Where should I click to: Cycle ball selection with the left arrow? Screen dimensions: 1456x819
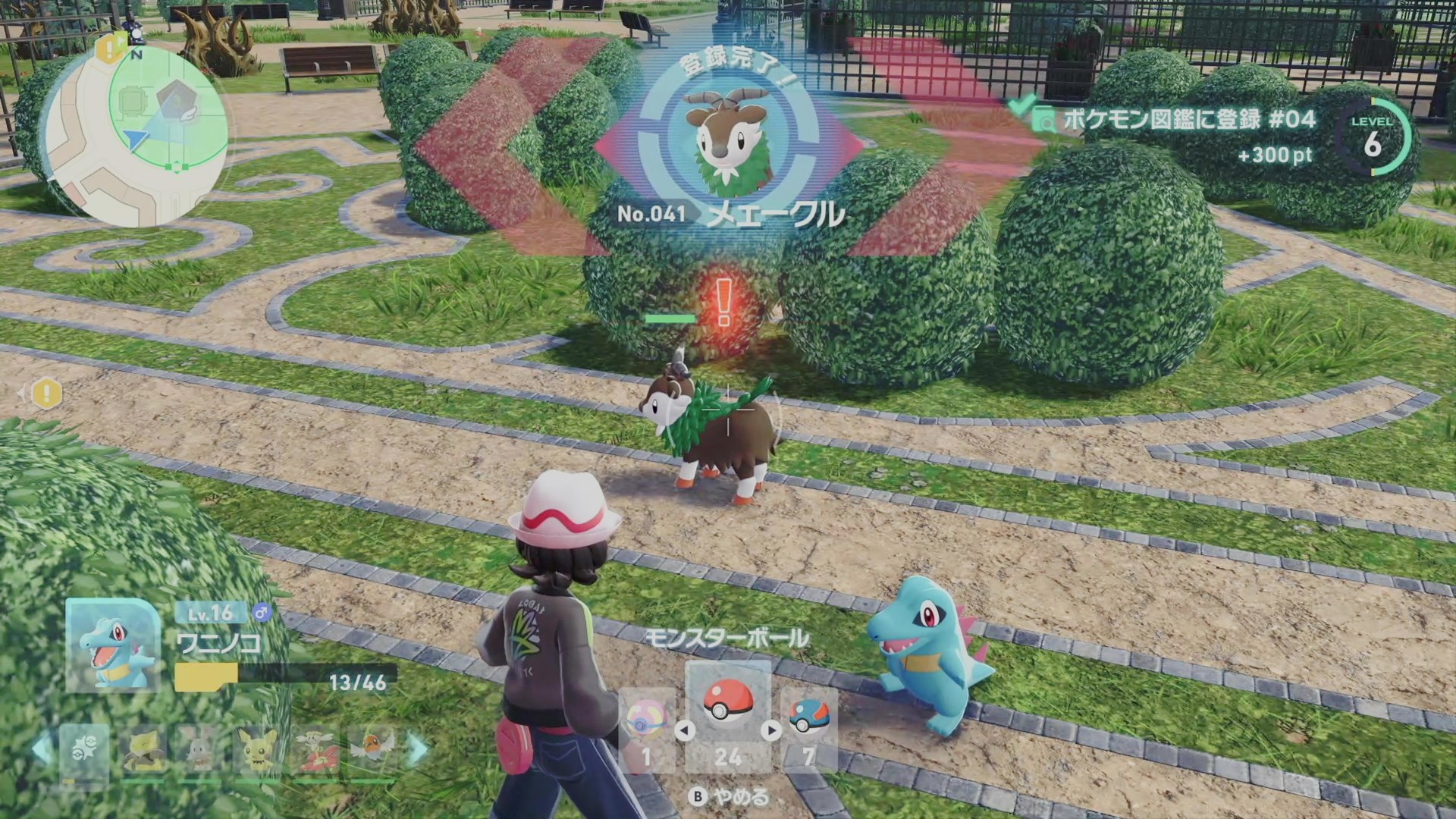[685, 730]
